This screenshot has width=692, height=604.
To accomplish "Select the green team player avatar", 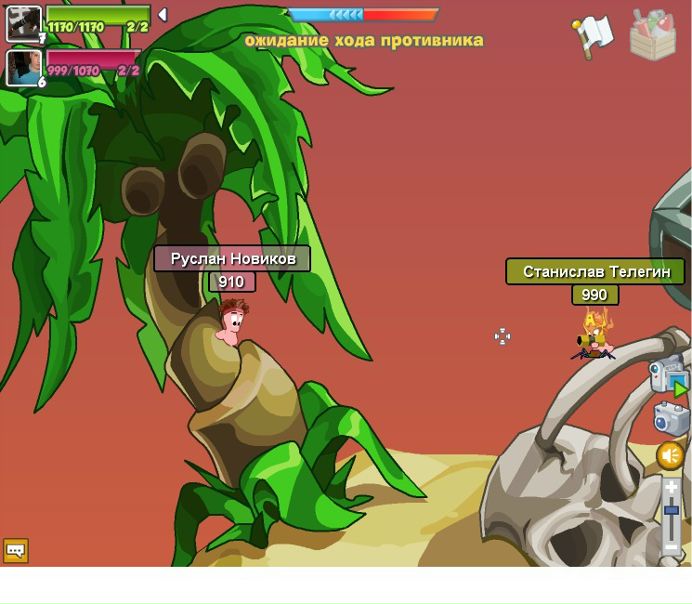I will [24, 23].
